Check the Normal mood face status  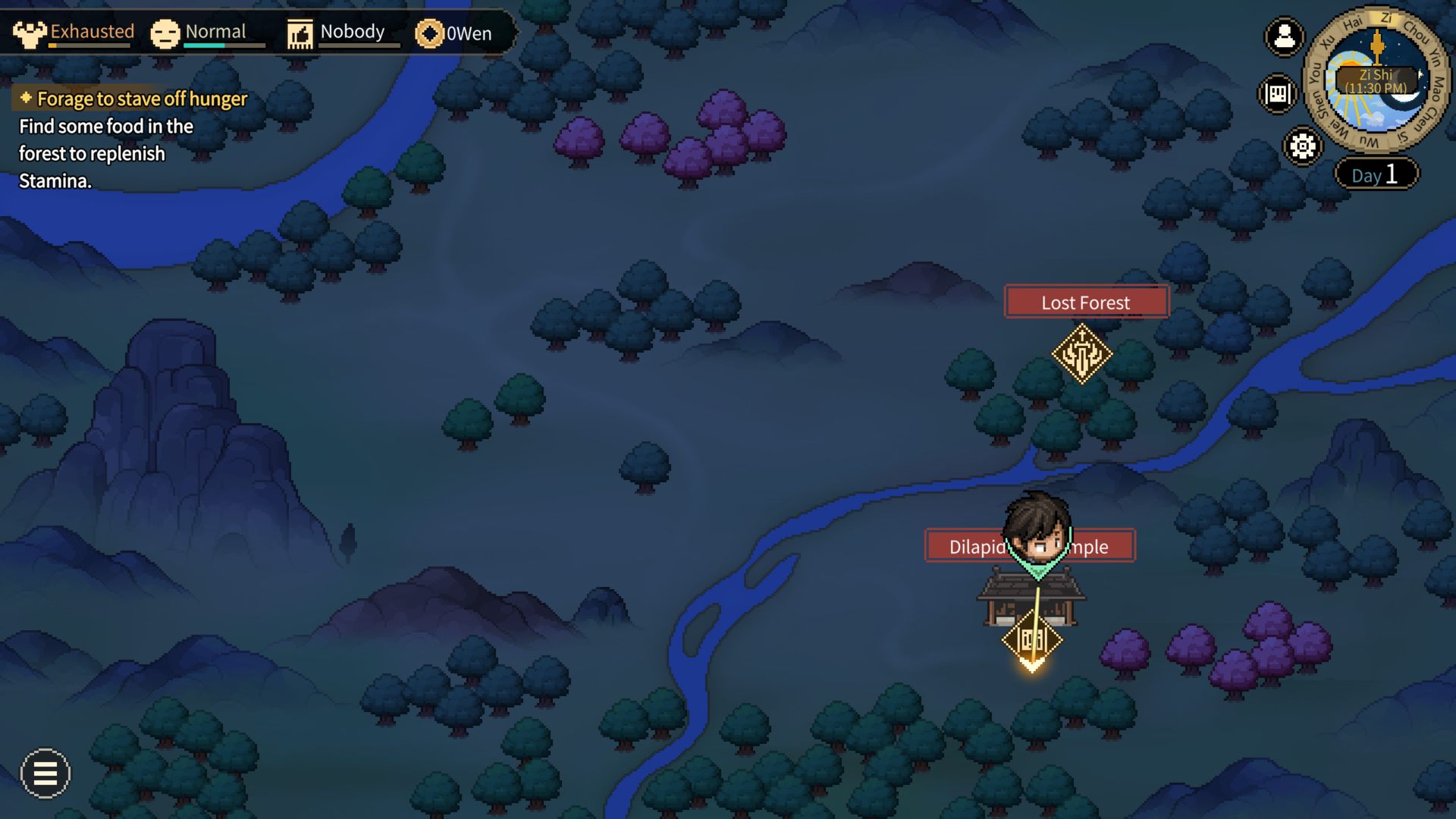tap(199, 33)
